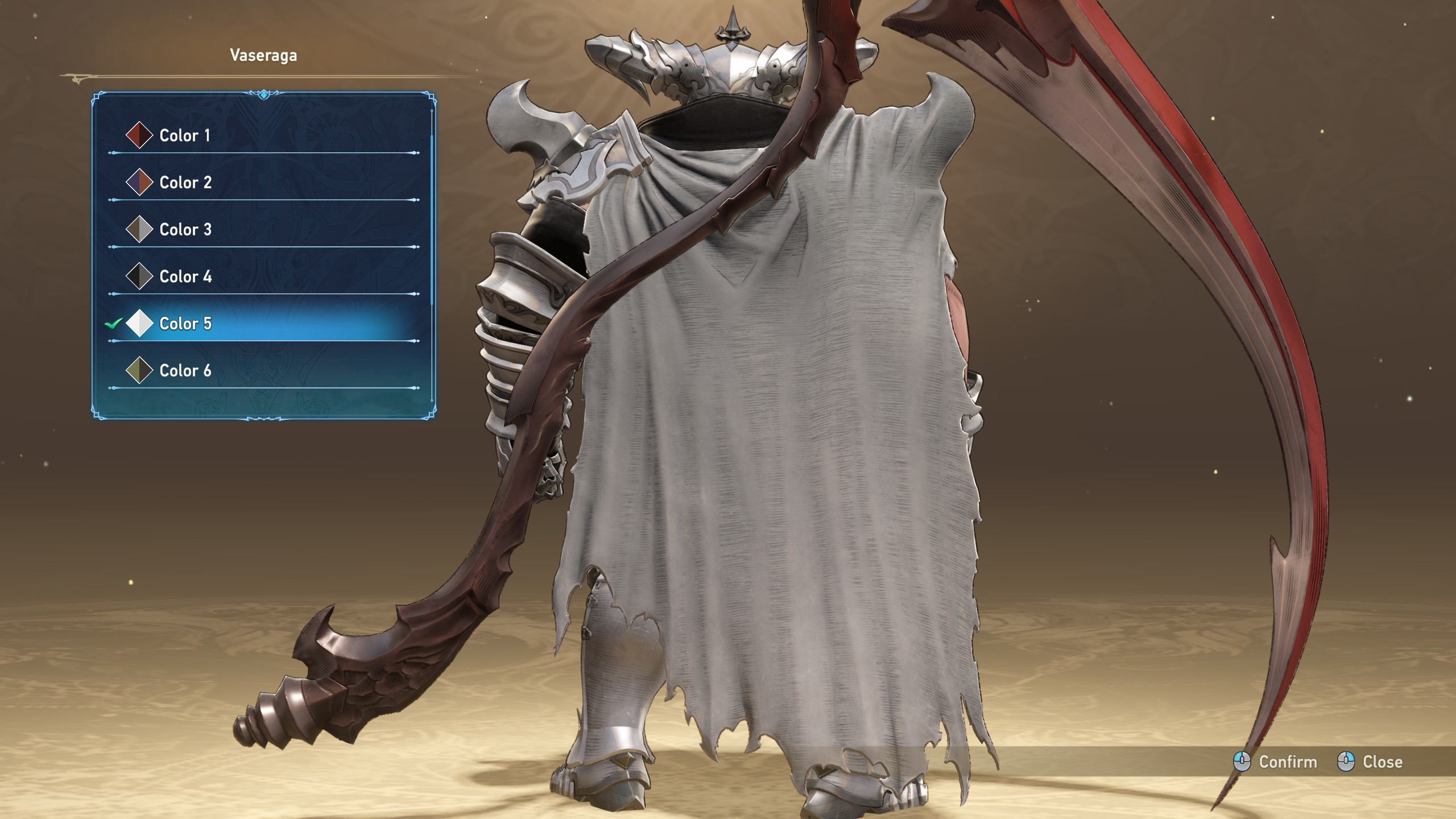Apply Color 3 to Vaseraga

click(185, 230)
